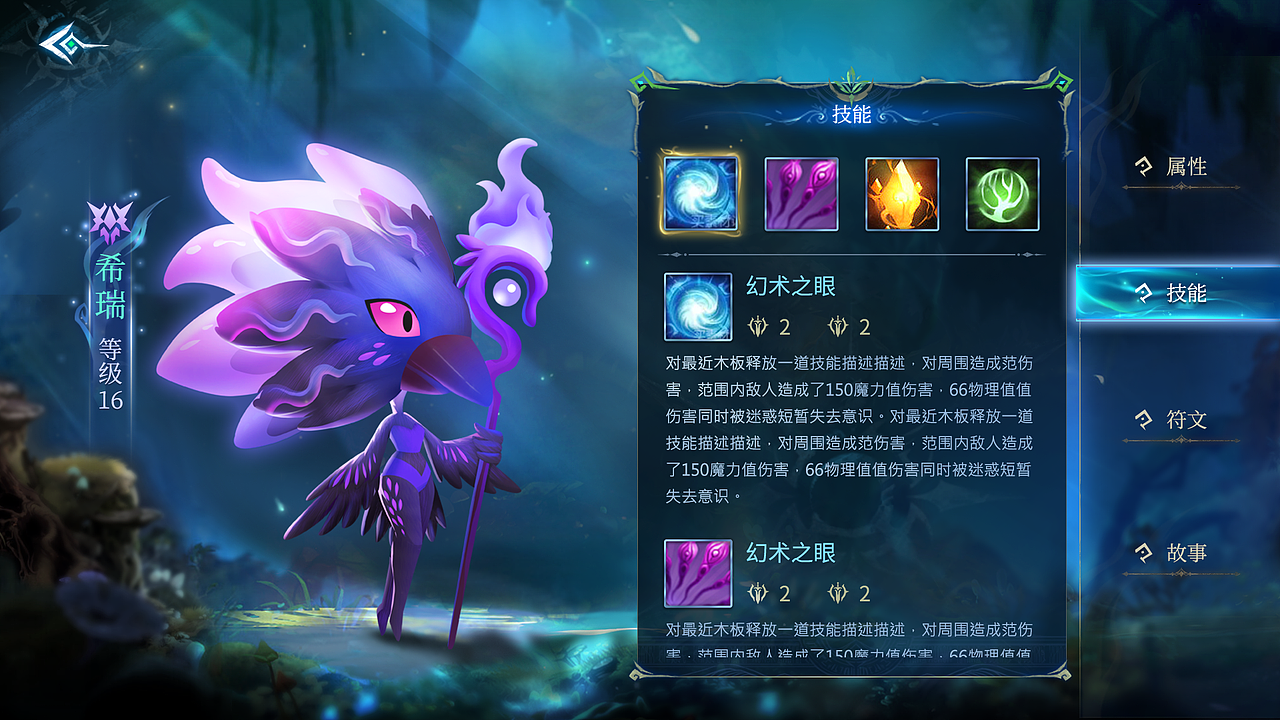Viewport: 1280px width, 720px height.
Task: Open the orange crystal skill icon
Action: point(901,194)
